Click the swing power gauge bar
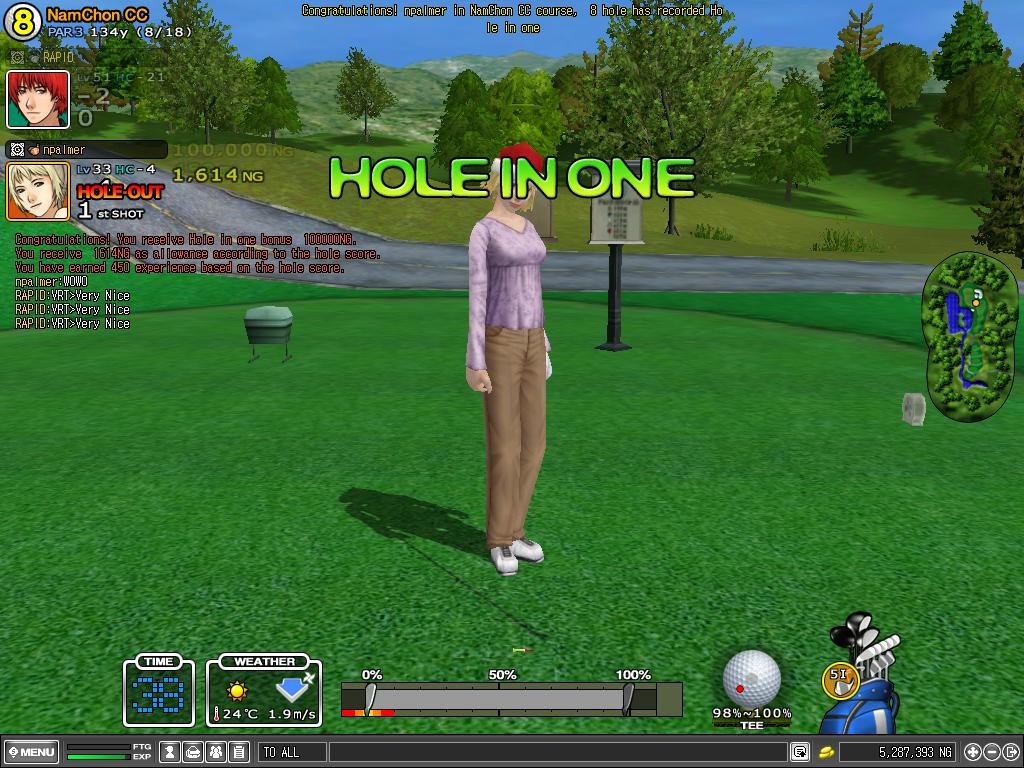The width and height of the screenshot is (1024, 768). pyautogui.click(x=499, y=698)
